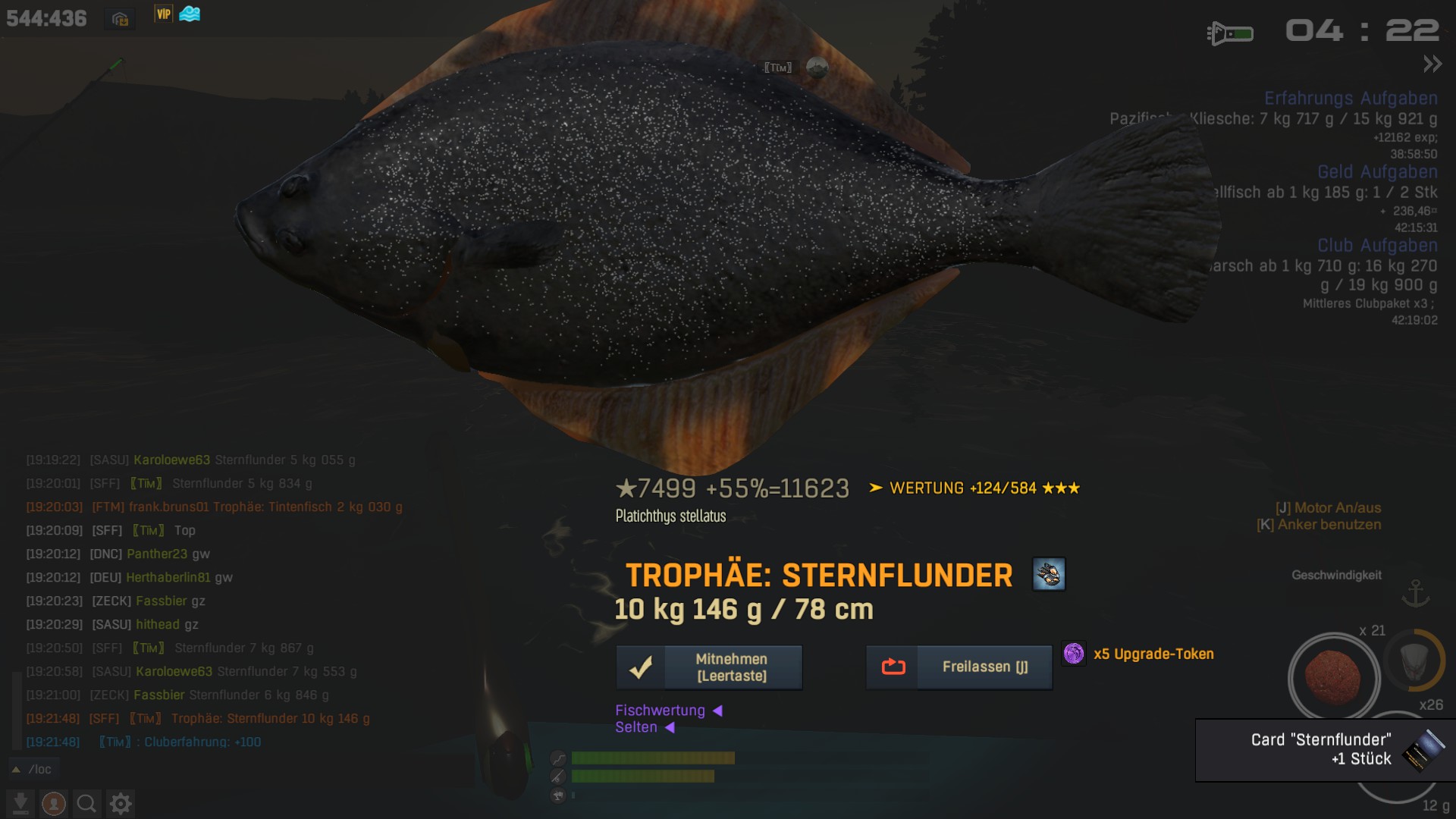Release the fish with Freilassen
This screenshot has width=1456, height=819.
[959, 667]
